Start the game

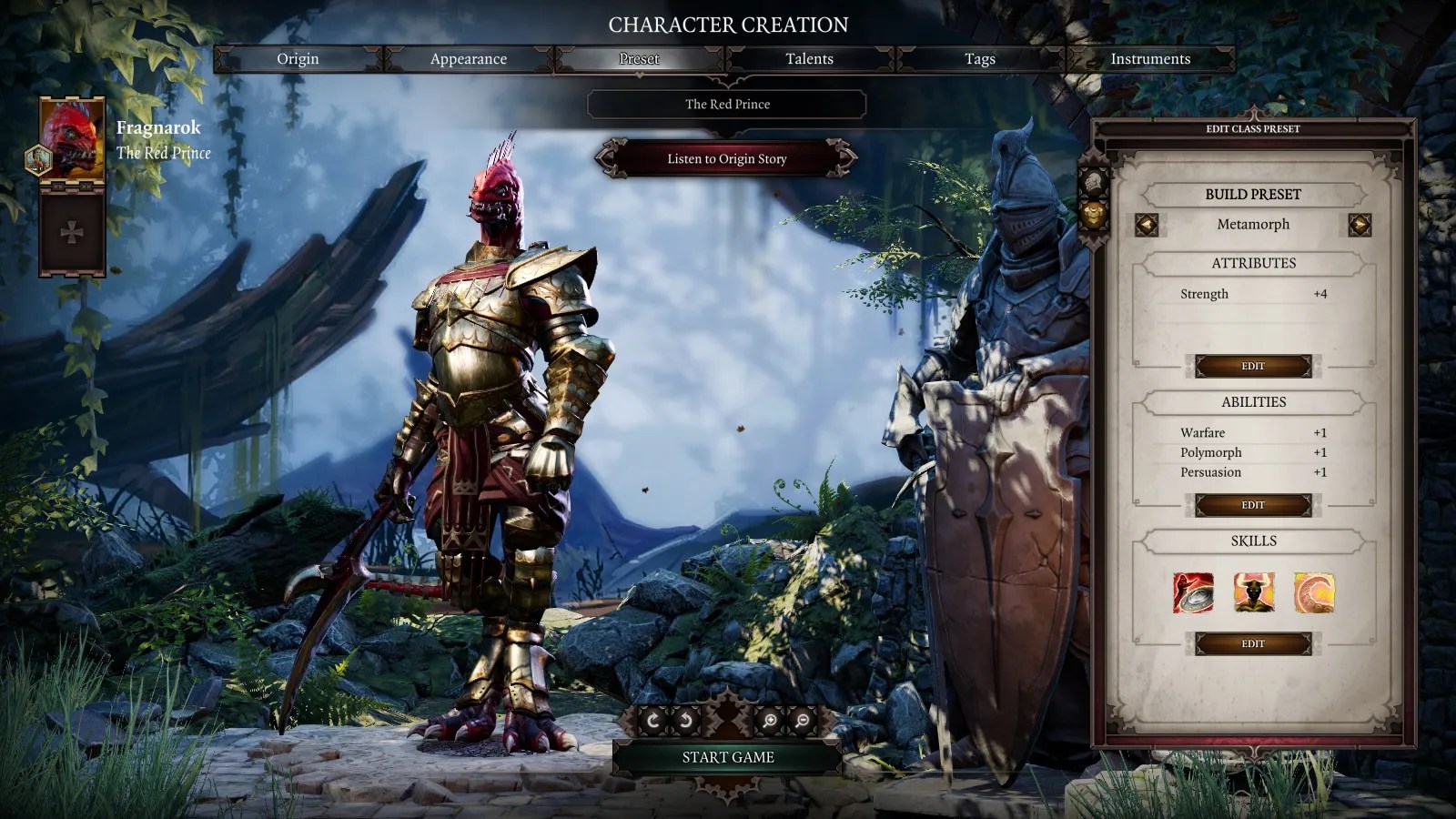[727, 757]
